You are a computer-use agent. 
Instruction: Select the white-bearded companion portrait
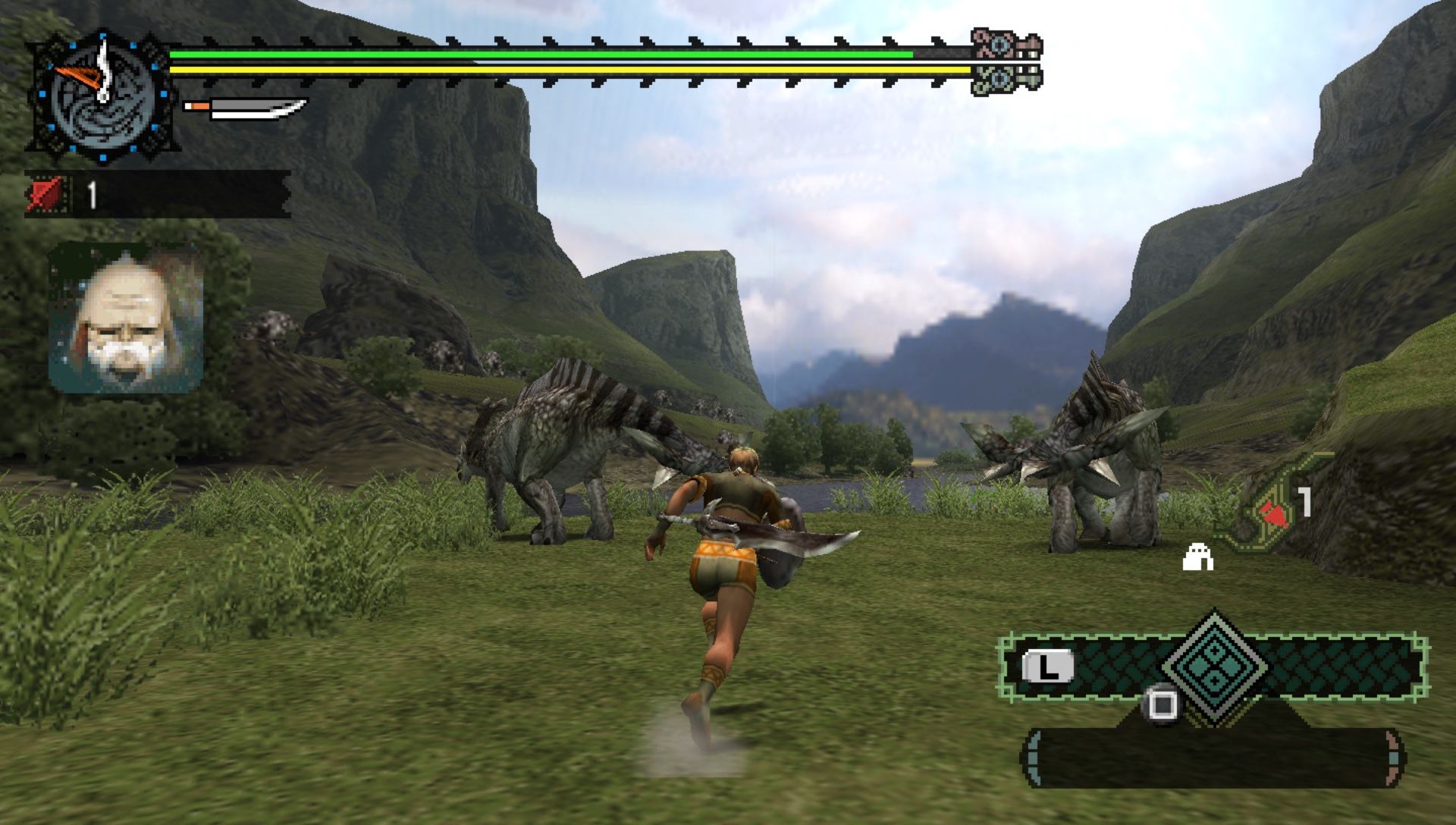pyautogui.click(x=126, y=317)
